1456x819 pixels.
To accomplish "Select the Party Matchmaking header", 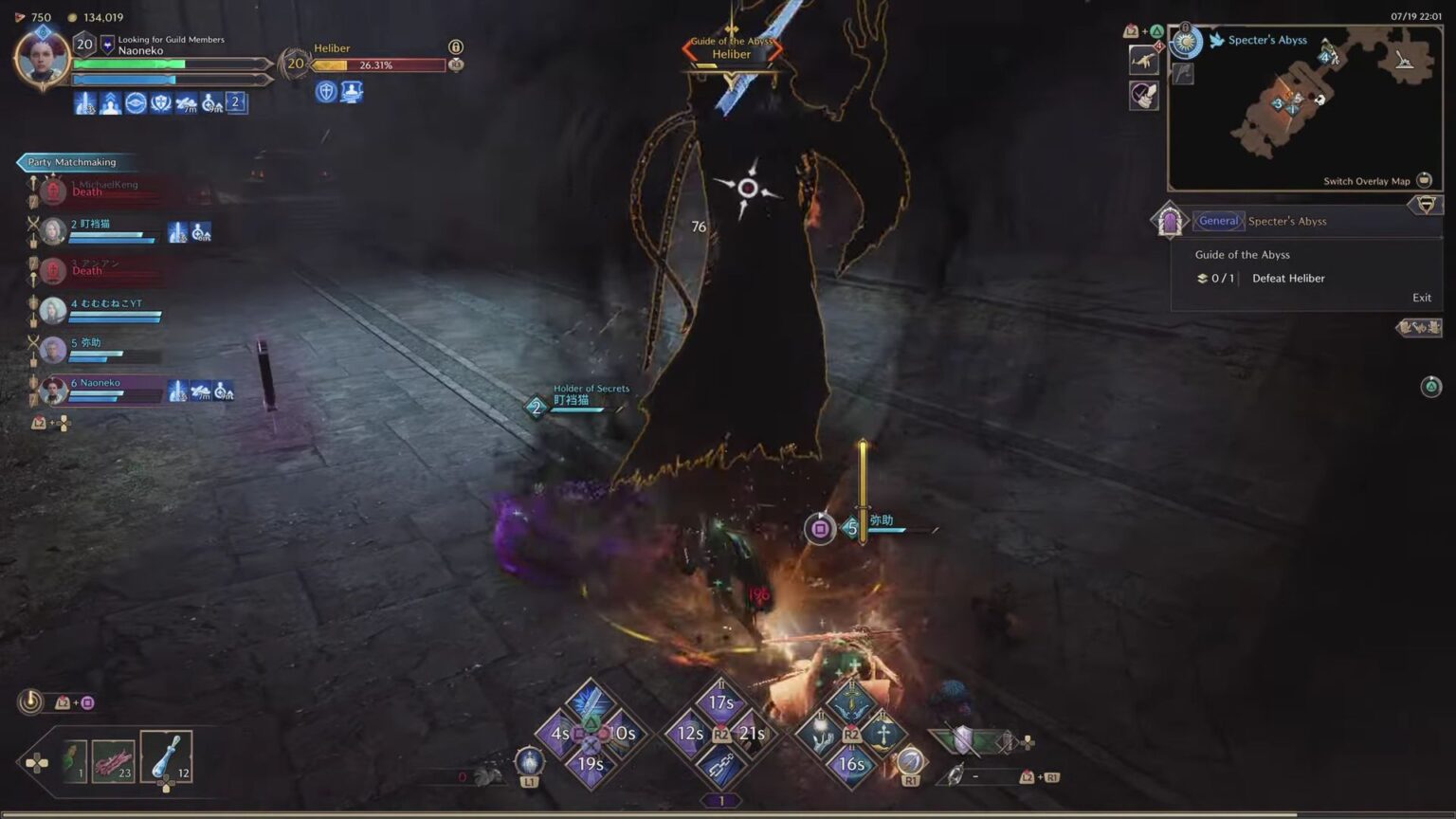I will click(x=72, y=162).
